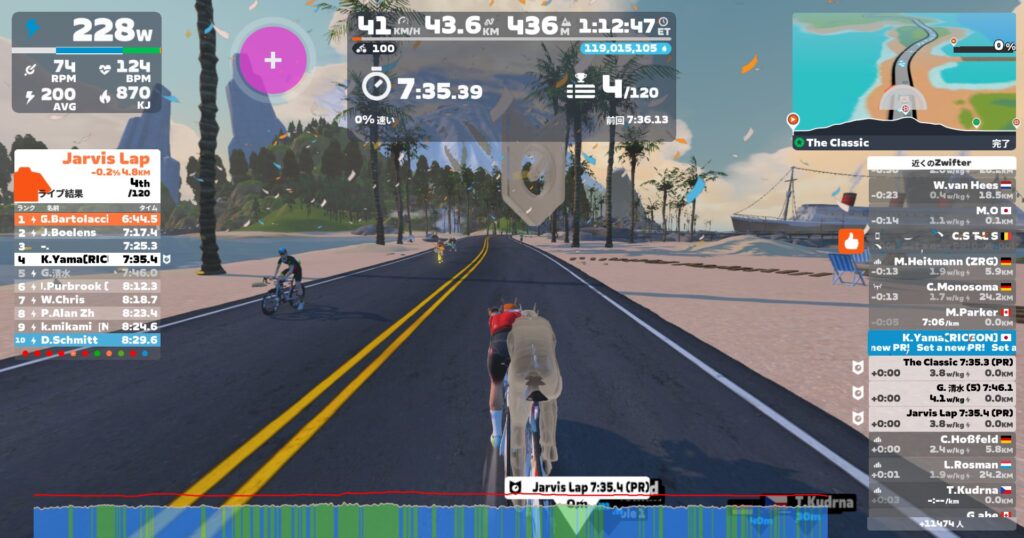The image size is (1024, 538).
Task: Select M.Heitmann (ZRG) in the nearby riders list
Action: point(940,266)
